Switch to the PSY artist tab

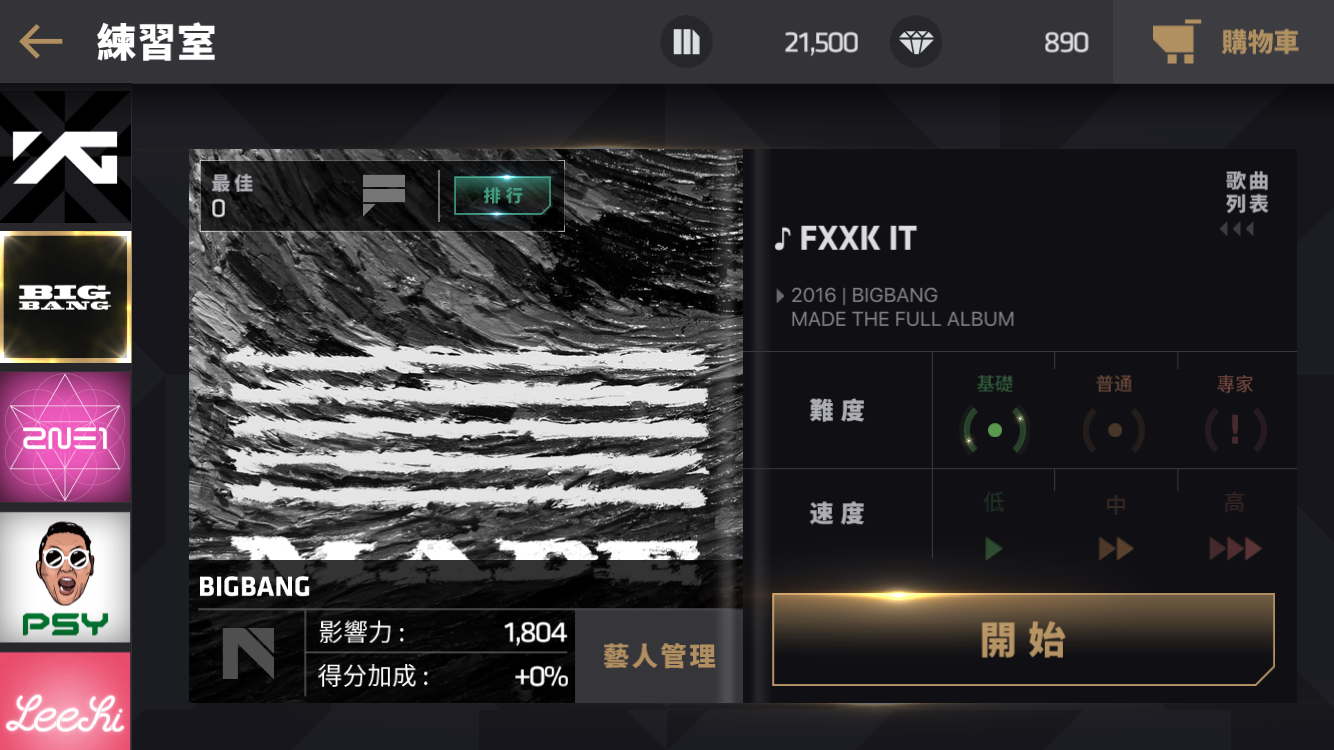(65, 579)
